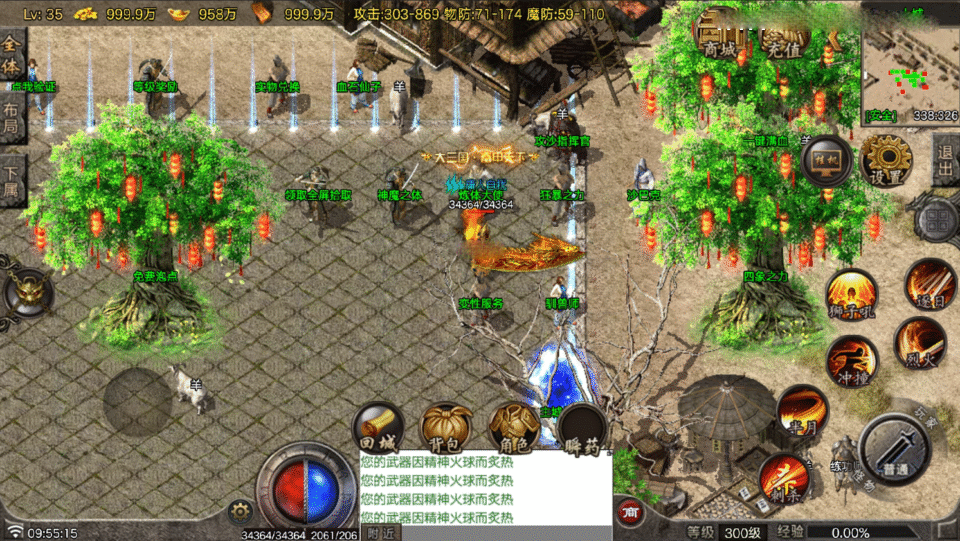Open the 背包 backpack
Viewport: 960px width, 541px height.
pyautogui.click(x=445, y=427)
